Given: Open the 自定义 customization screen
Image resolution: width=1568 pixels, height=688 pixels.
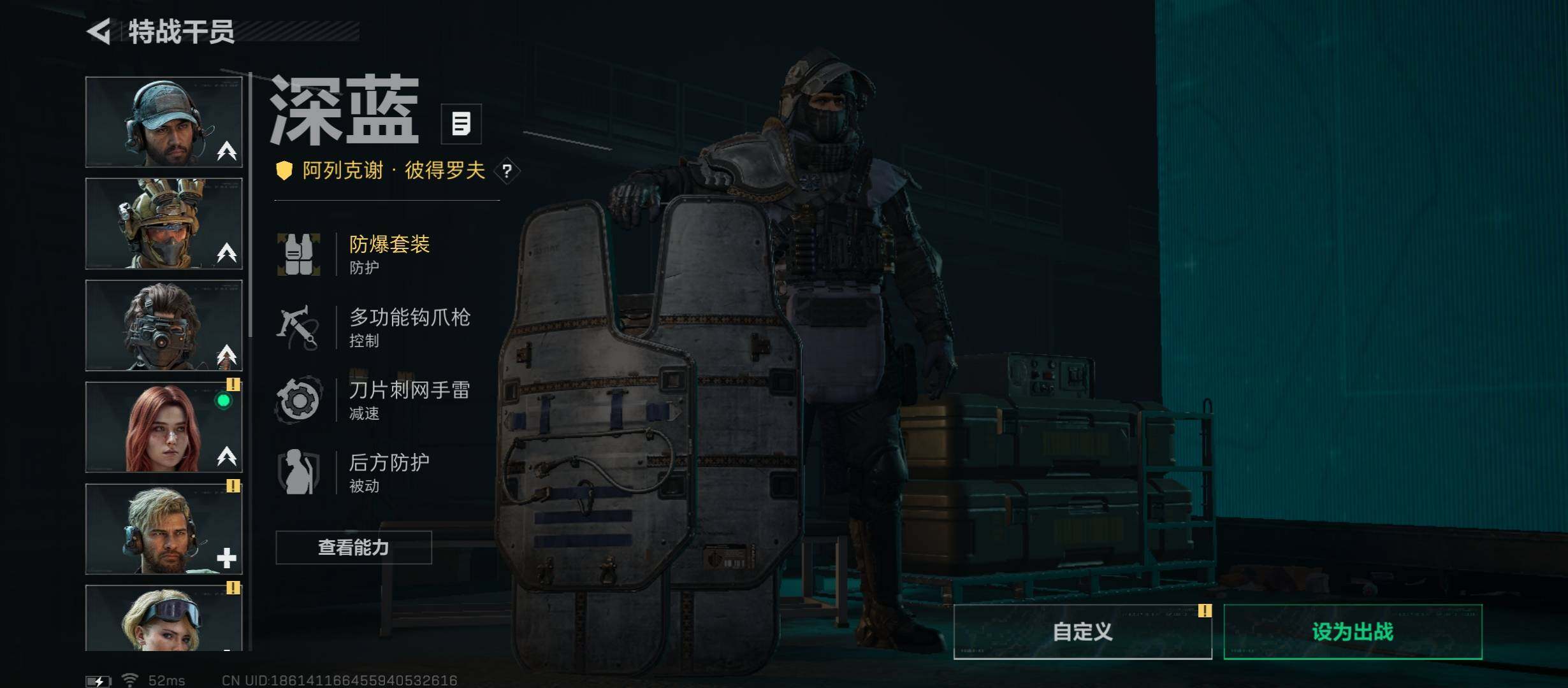Looking at the screenshot, I should (1082, 631).
